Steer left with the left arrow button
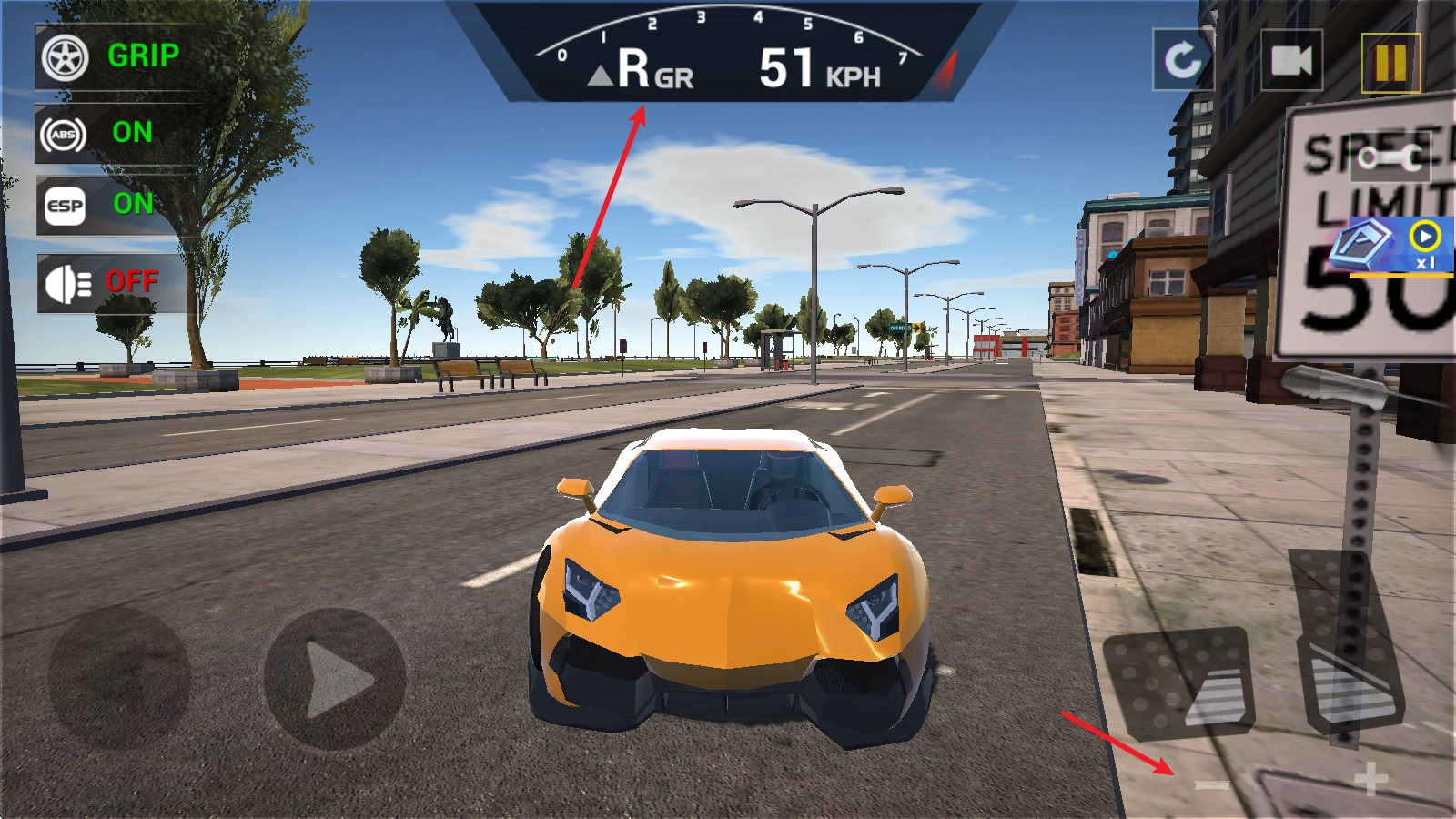Screen dimensions: 1456x819 click(118, 679)
